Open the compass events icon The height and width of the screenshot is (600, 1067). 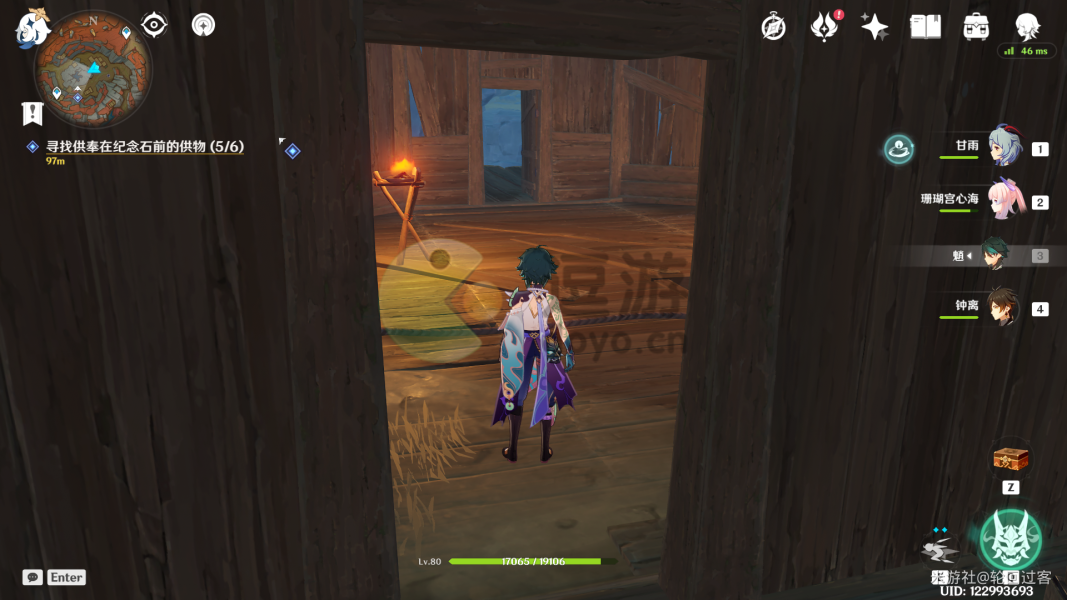click(773, 27)
